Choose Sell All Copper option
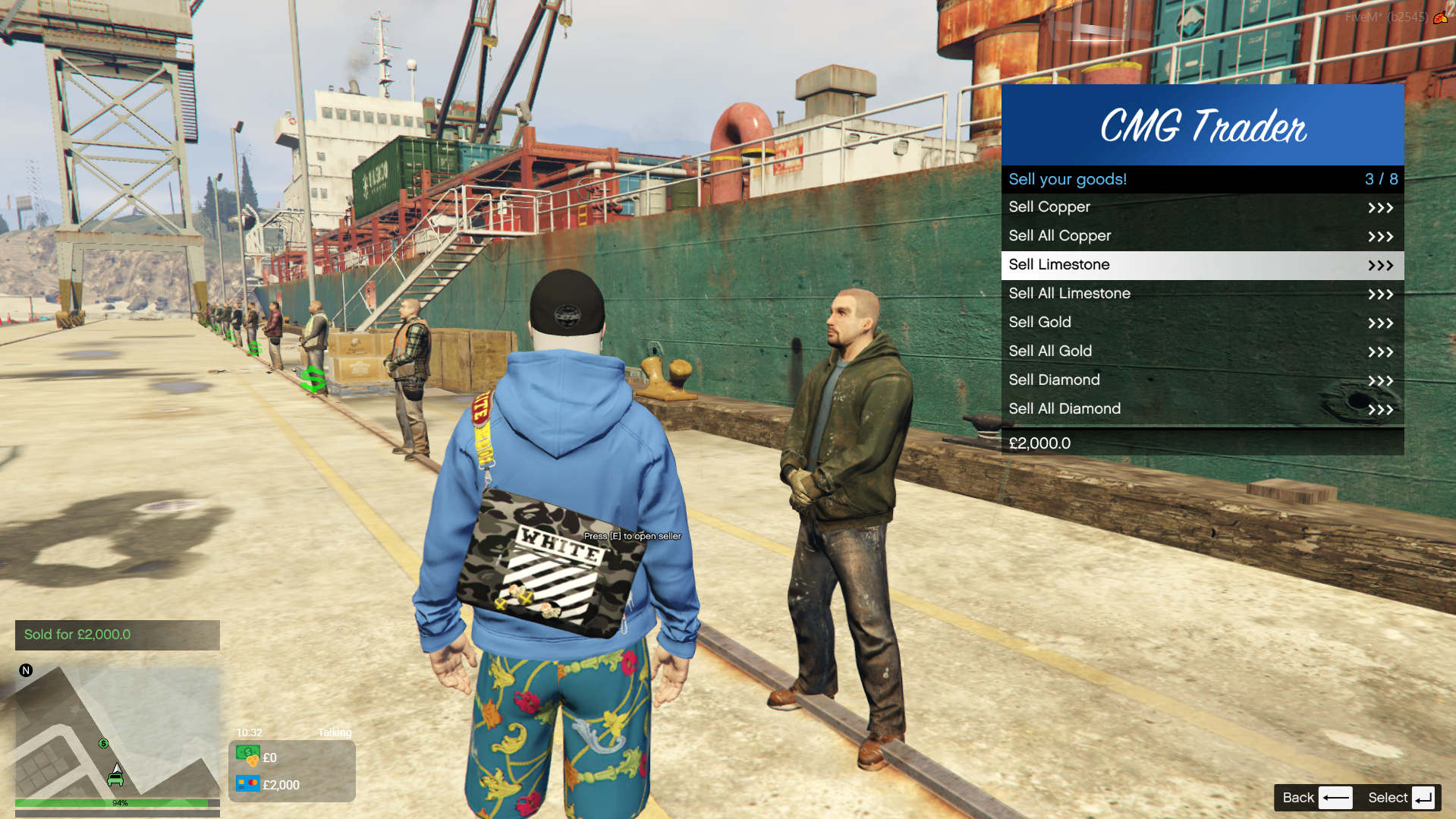This screenshot has height=819, width=1456. click(x=1202, y=236)
